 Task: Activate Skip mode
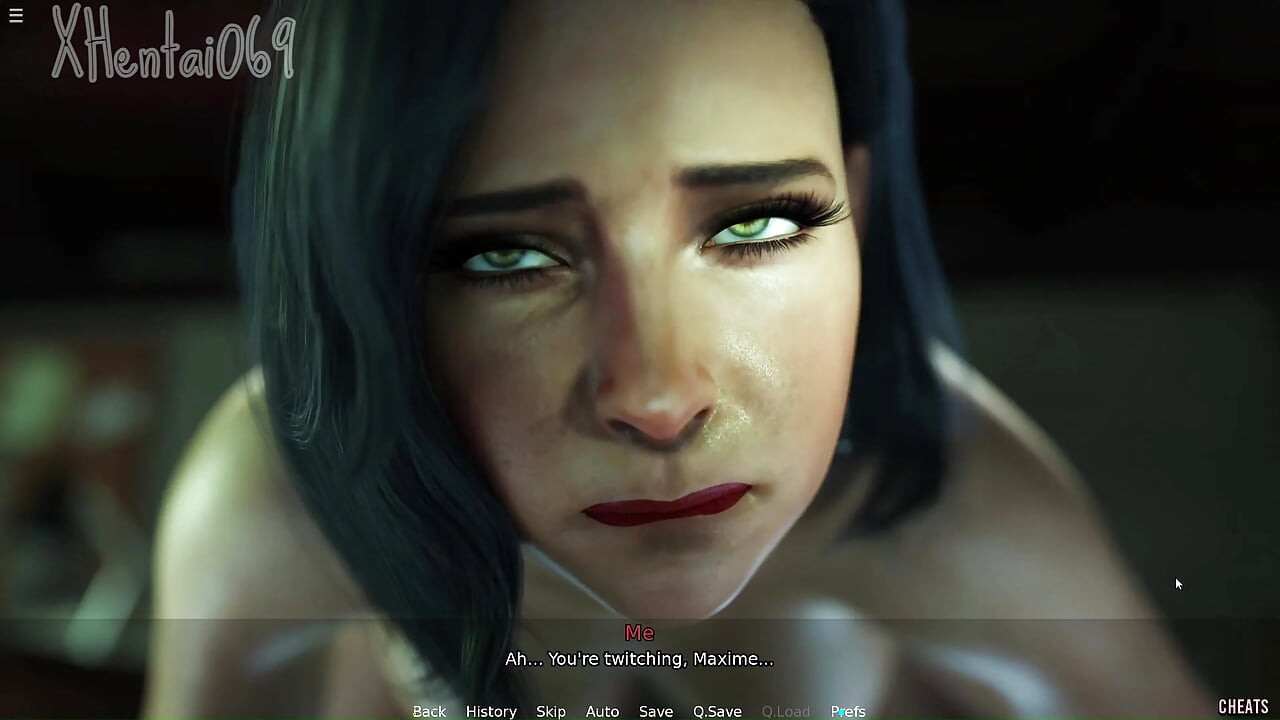coord(551,711)
